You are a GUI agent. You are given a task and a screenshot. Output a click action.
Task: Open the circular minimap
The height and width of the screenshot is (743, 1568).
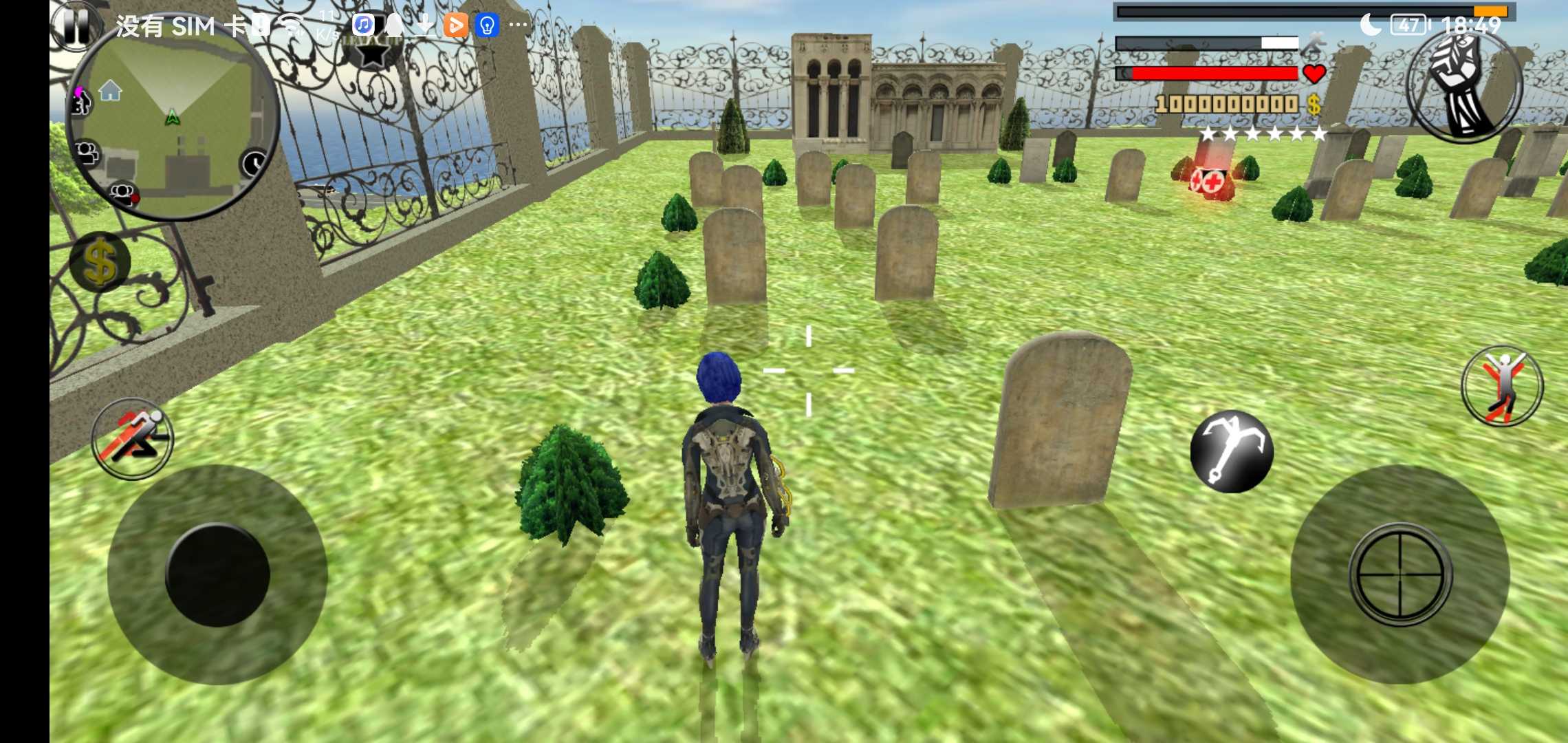pyautogui.click(x=172, y=124)
